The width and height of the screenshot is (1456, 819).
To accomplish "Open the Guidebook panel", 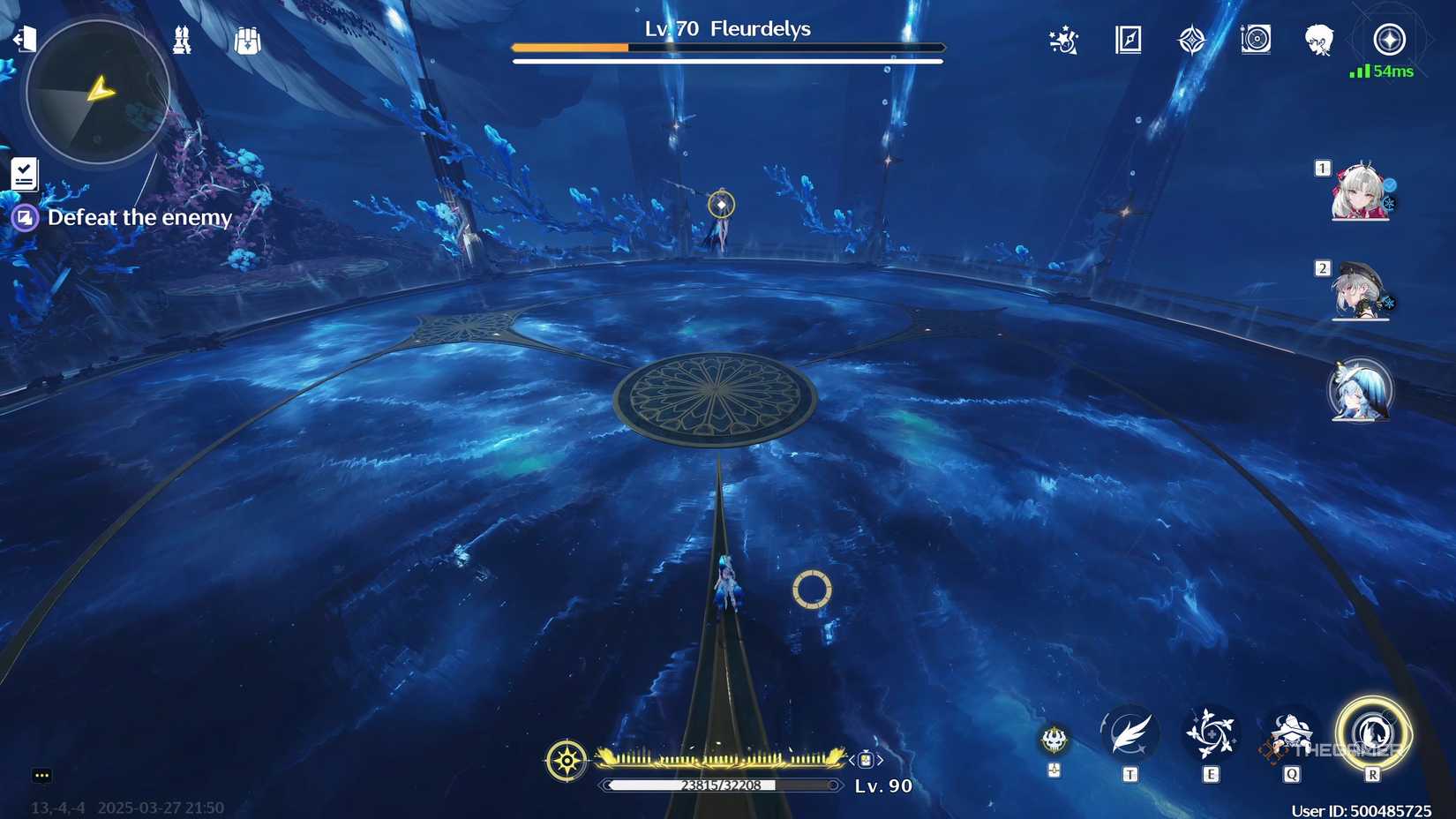I will click(x=1127, y=41).
